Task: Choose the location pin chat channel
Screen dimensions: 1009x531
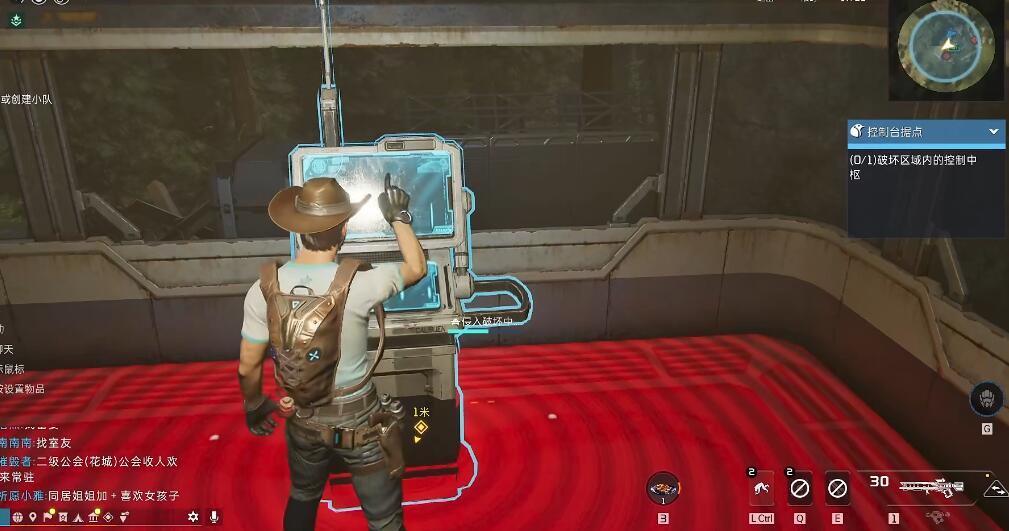Action: 32,517
